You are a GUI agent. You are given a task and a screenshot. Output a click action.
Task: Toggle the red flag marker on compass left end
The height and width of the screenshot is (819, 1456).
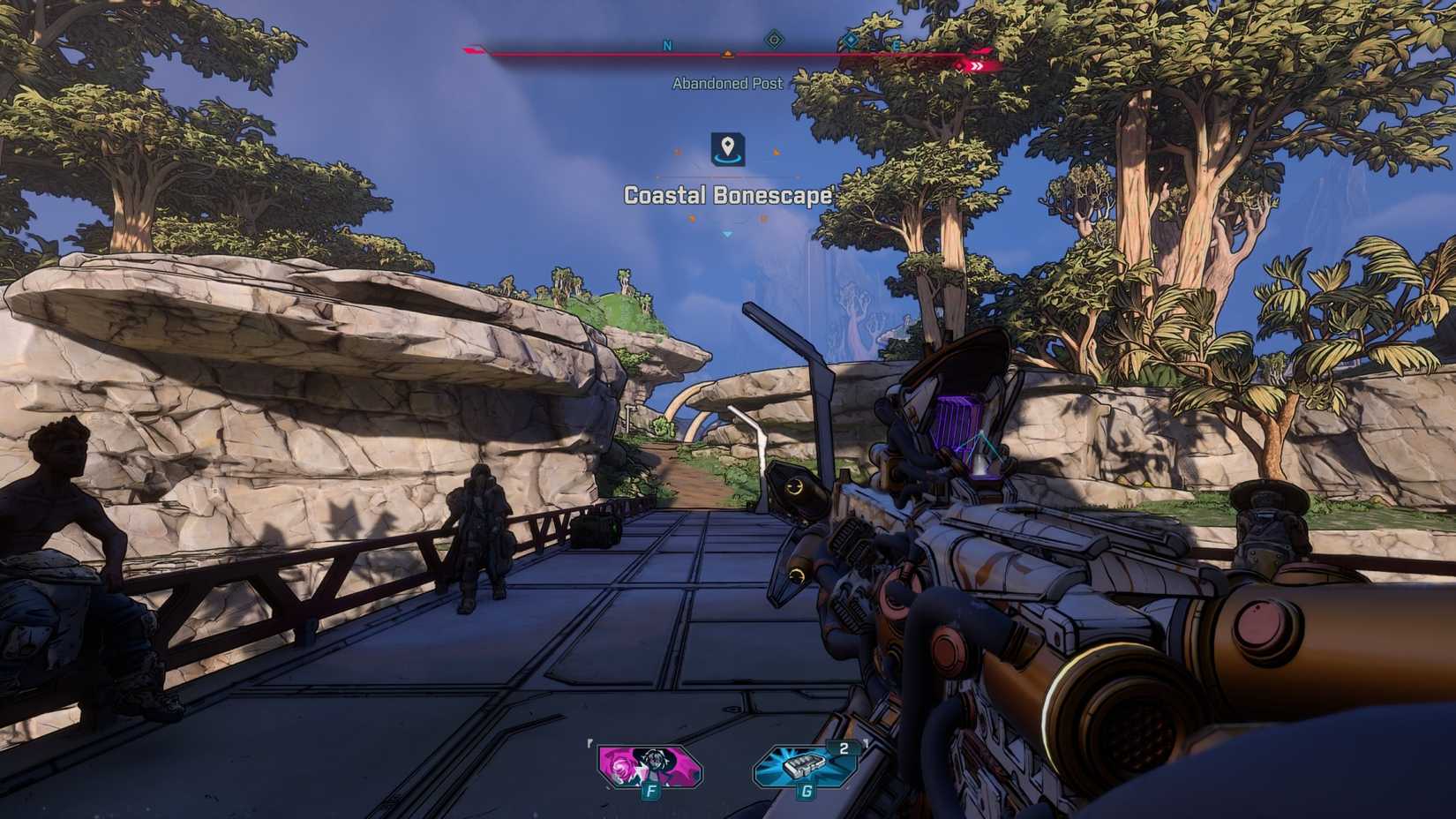coord(472,51)
